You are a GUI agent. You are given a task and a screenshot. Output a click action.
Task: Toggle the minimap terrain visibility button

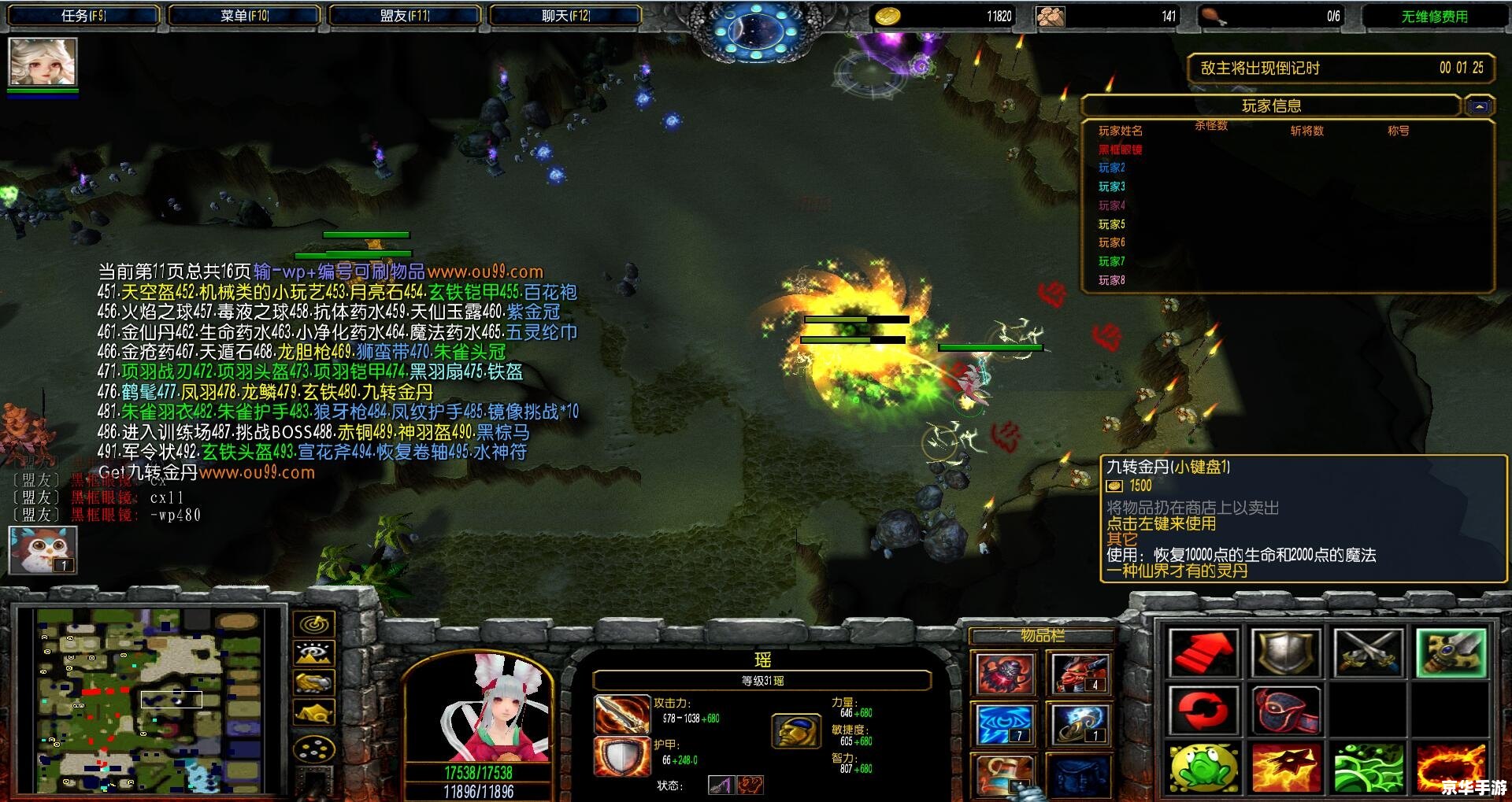(x=314, y=653)
